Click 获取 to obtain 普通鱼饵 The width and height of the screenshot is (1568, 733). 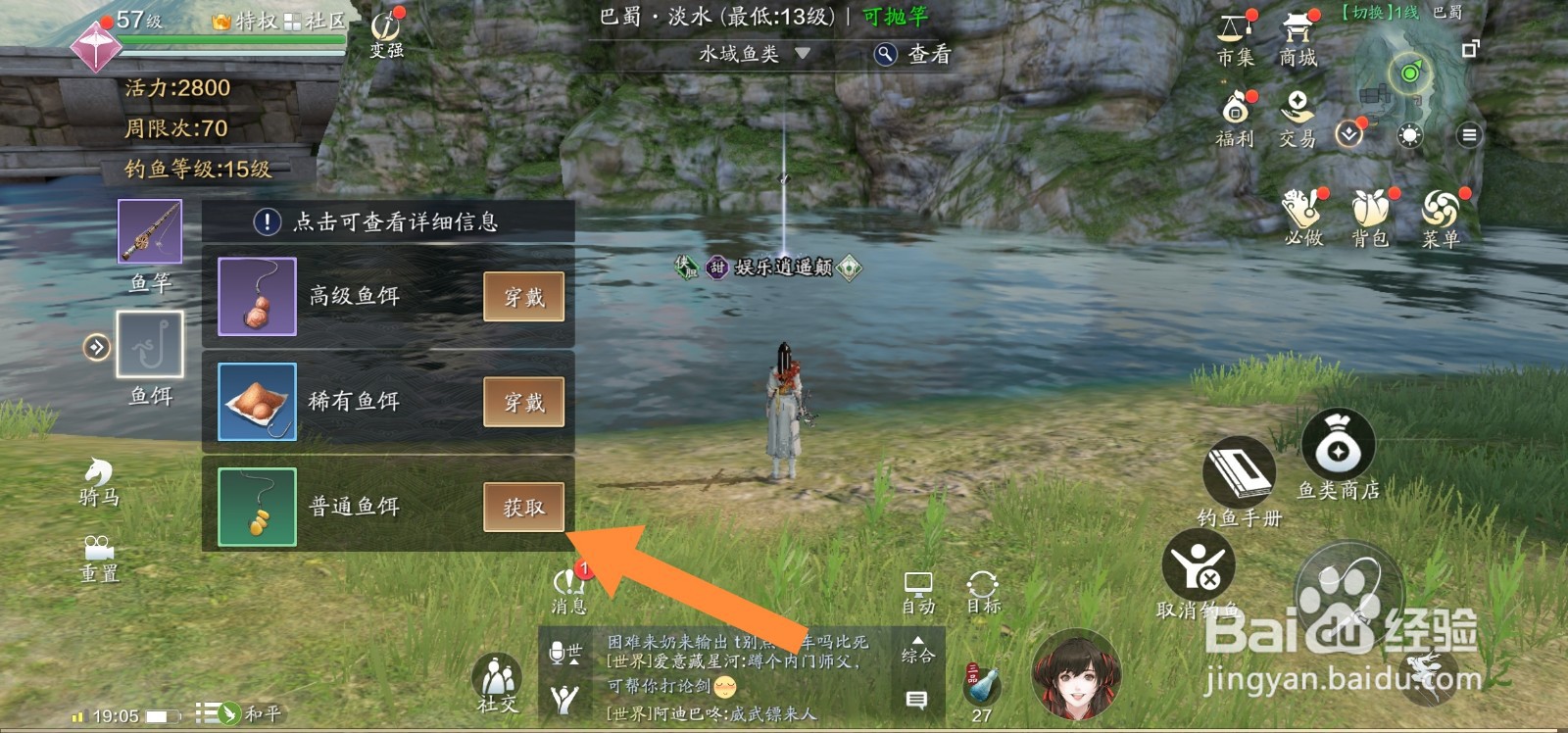[x=523, y=507]
